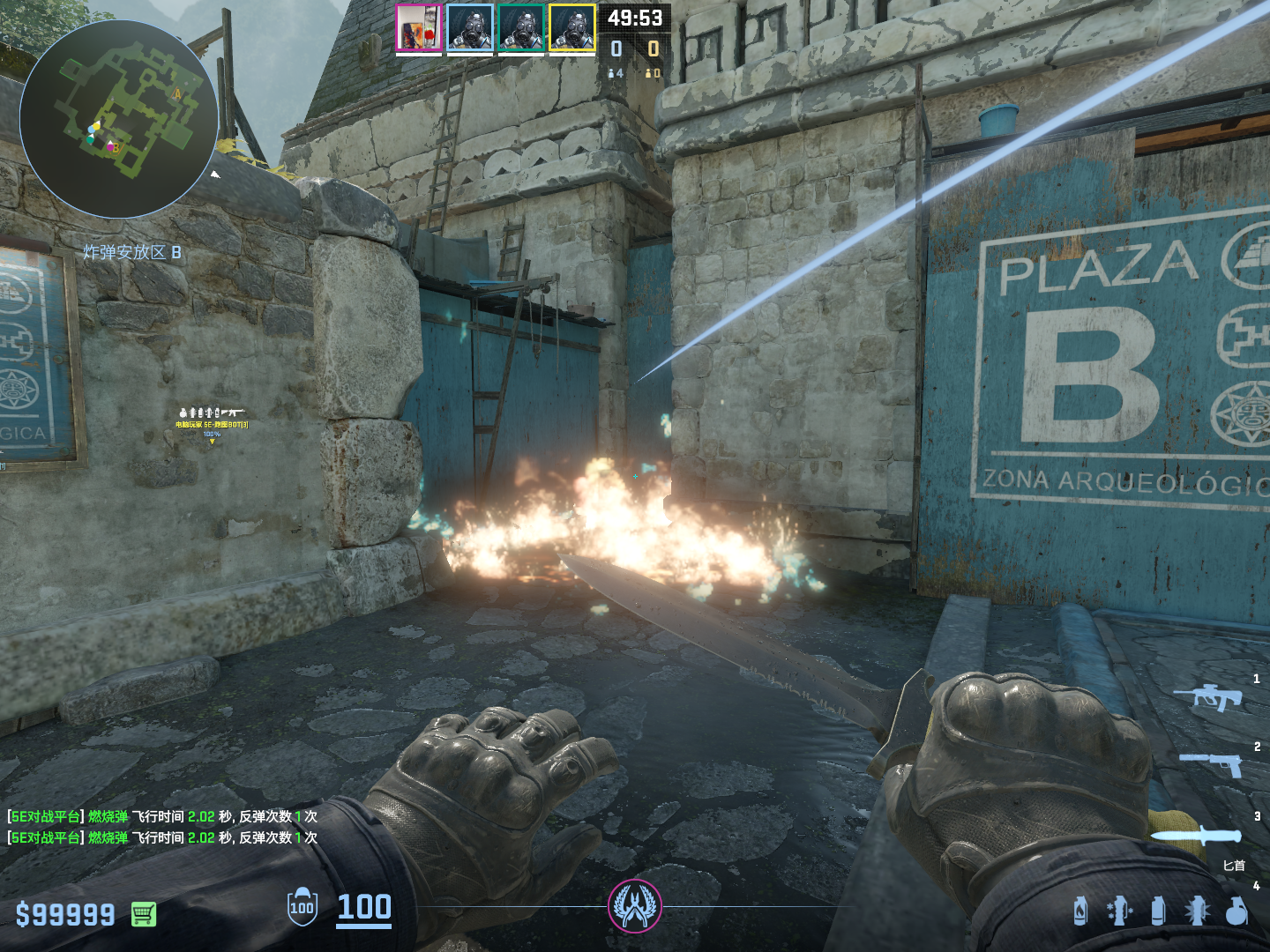Image resolution: width=1270 pixels, height=952 pixels.
Task: Select the knife weapon slot
Action: [x=1195, y=836]
